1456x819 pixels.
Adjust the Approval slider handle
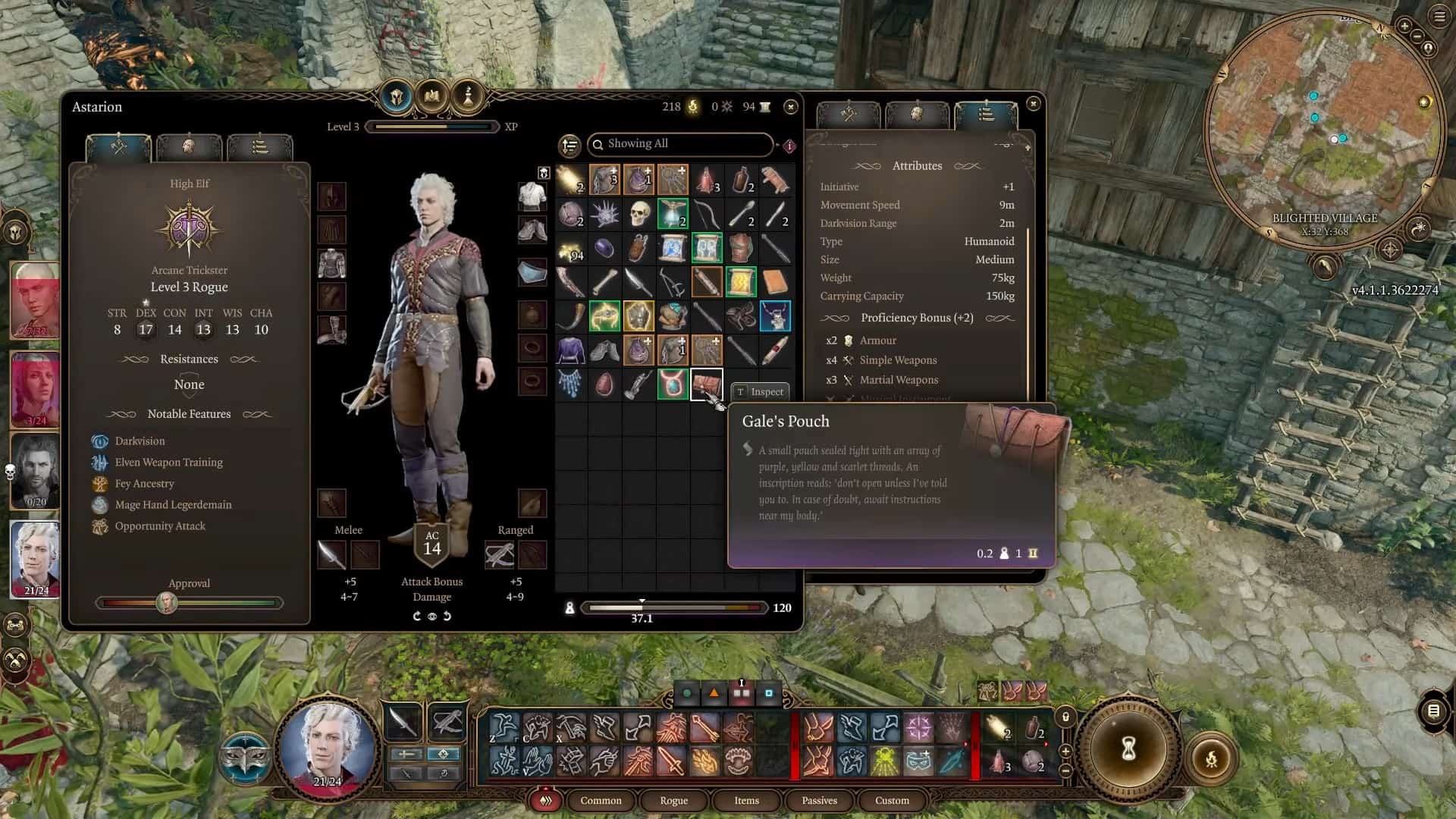click(166, 603)
